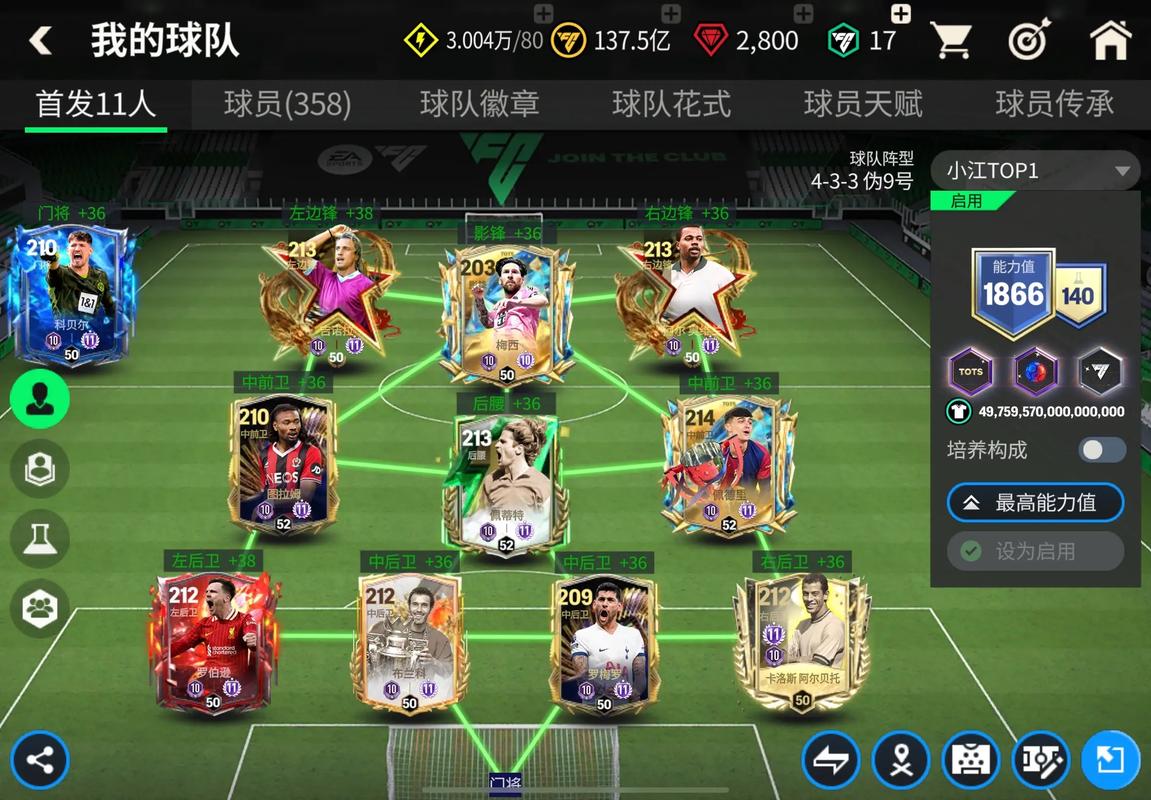Open the target objectives icon
The height and width of the screenshot is (800, 1151).
coord(1028,41)
